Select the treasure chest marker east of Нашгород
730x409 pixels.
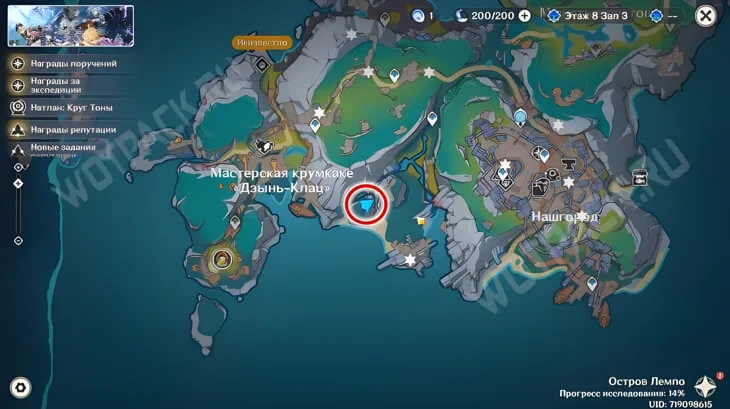tap(639, 178)
